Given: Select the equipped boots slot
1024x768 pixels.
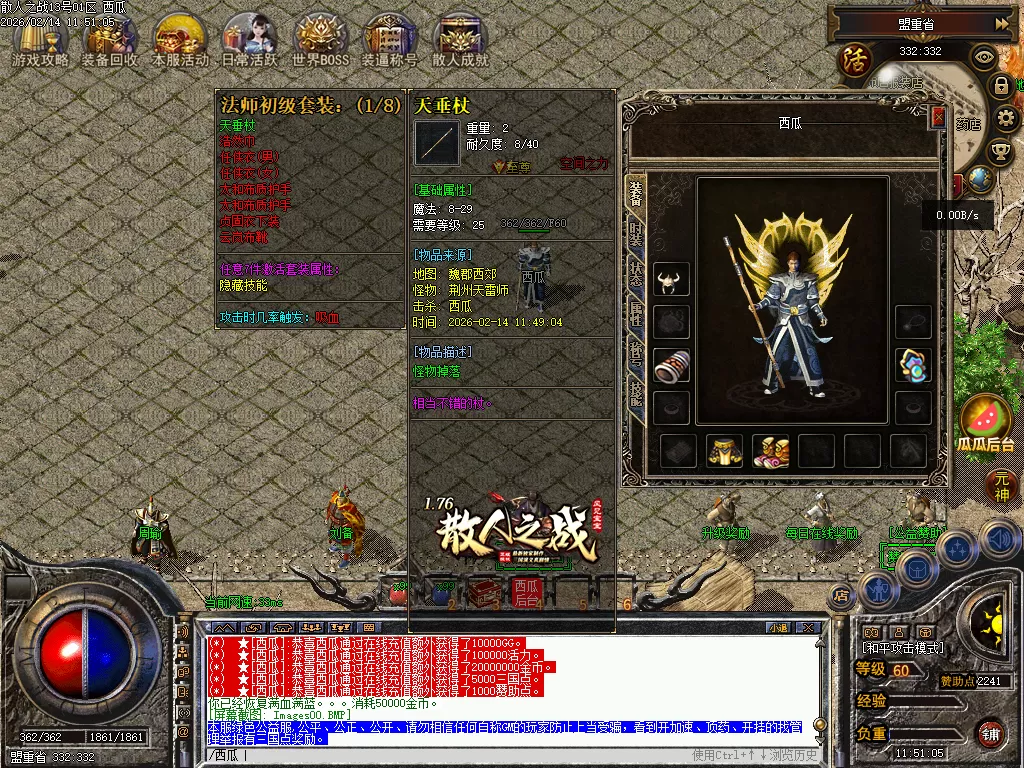Looking at the screenshot, I should (x=770, y=451).
